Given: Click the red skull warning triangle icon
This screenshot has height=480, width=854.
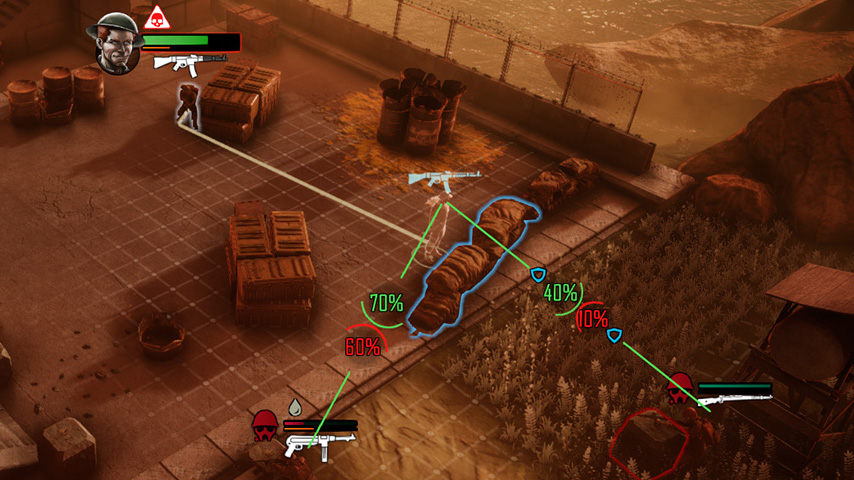Looking at the screenshot, I should pyautogui.click(x=156, y=18).
